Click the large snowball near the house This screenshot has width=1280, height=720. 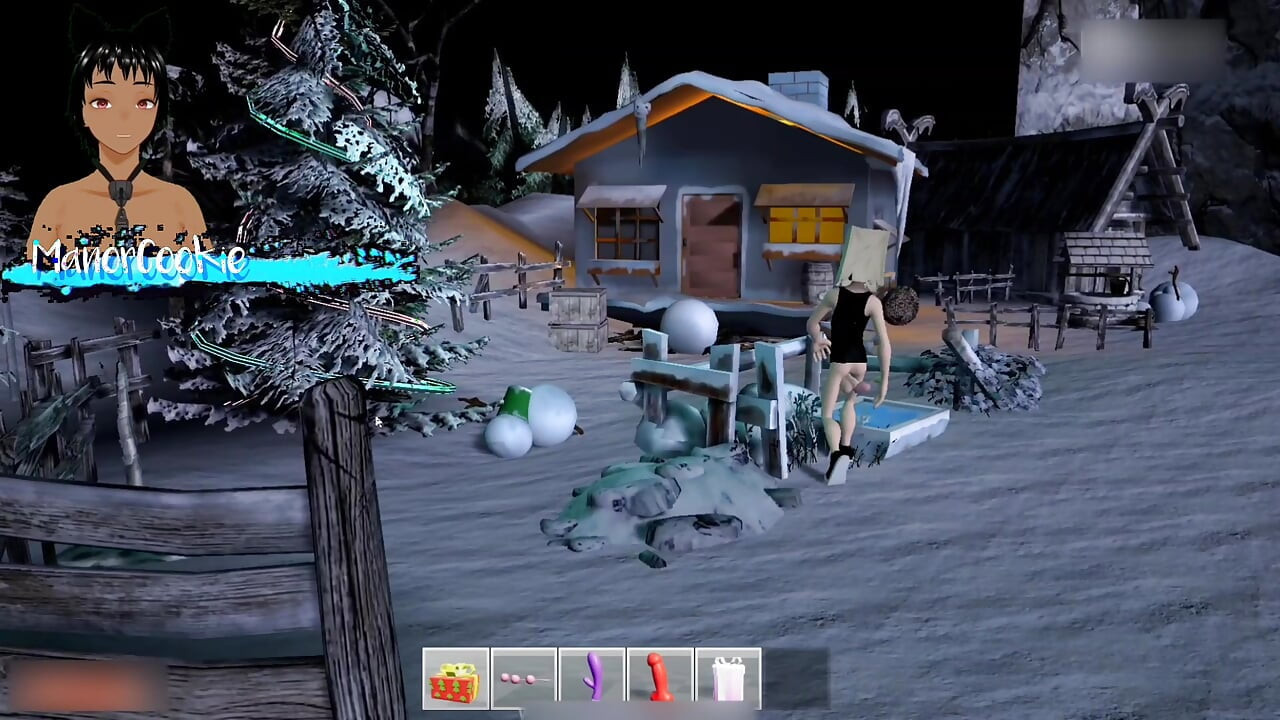click(690, 325)
